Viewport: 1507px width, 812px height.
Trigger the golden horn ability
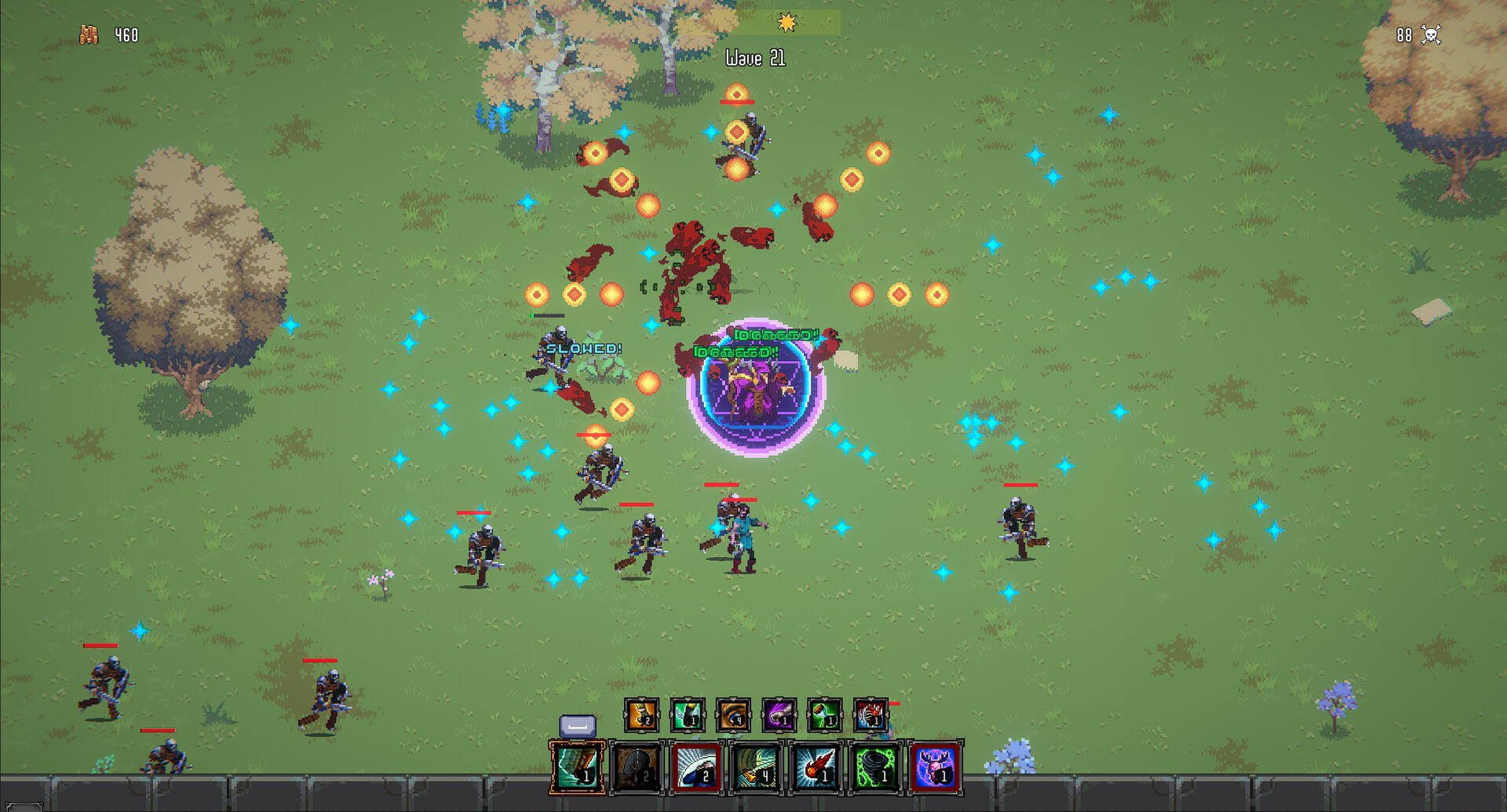point(756,766)
